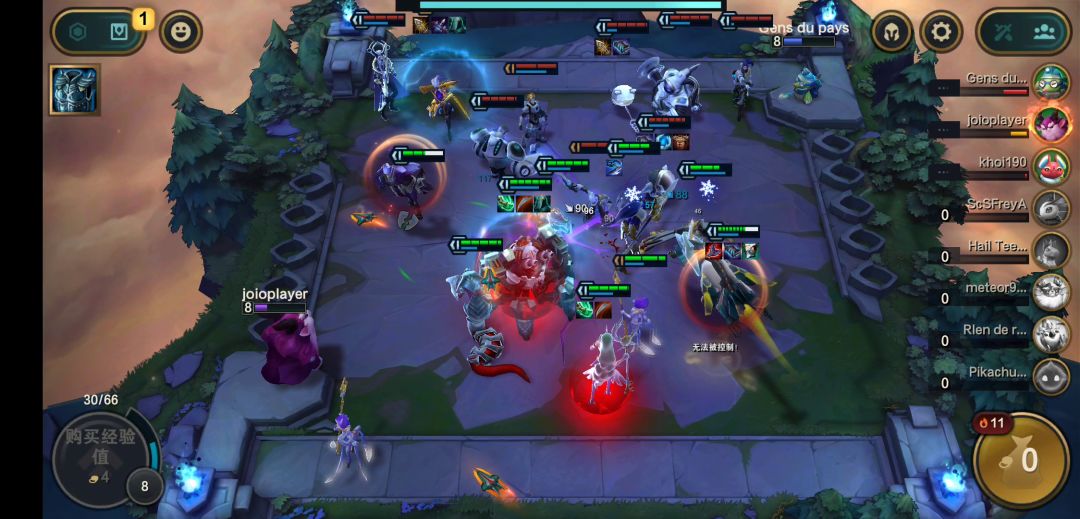Select ScSFreyA in the player list
The height and width of the screenshot is (519, 1080).
tap(1050, 208)
